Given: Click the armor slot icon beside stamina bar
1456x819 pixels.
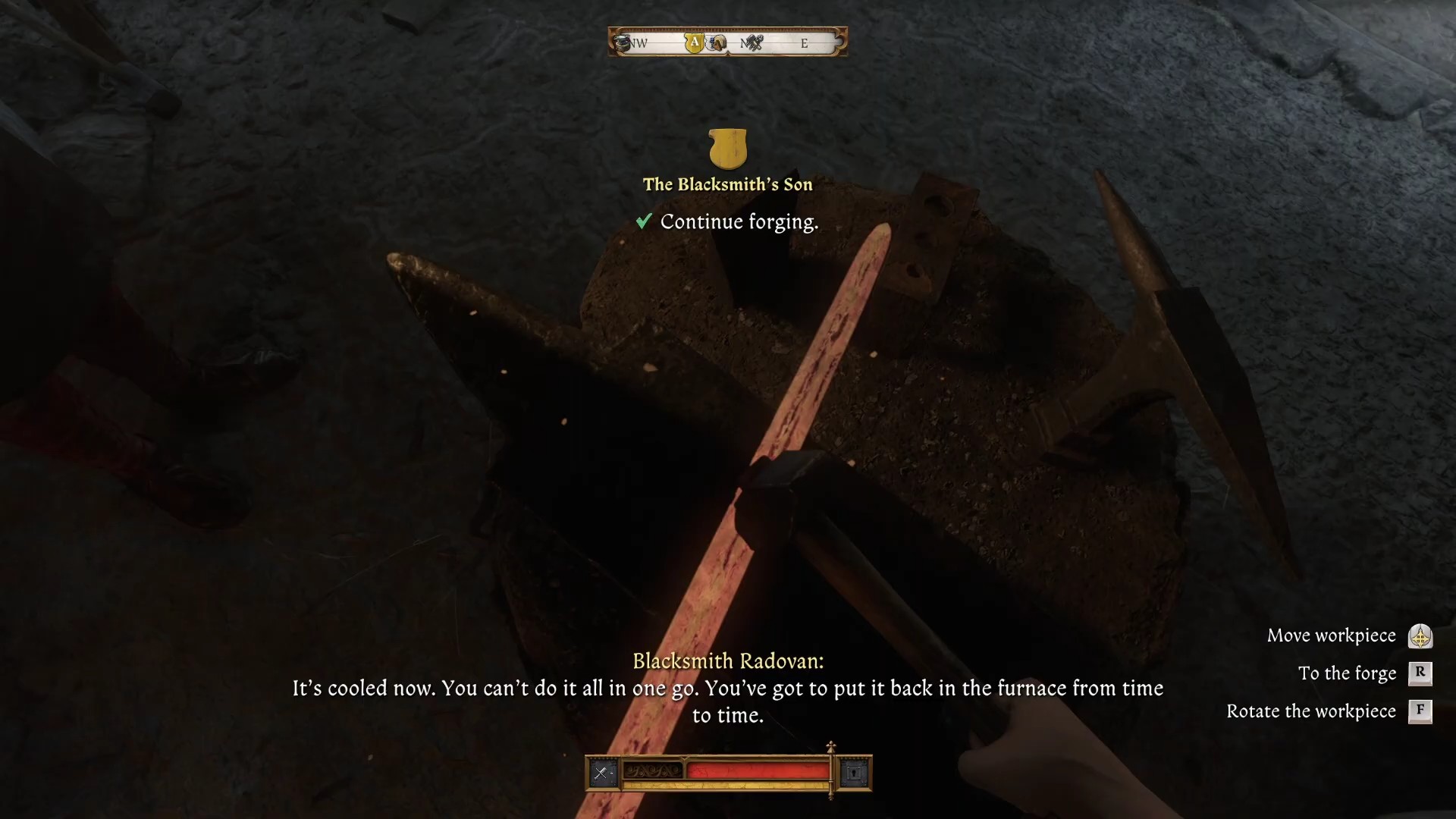Looking at the screenshot, I should [855, 773].
